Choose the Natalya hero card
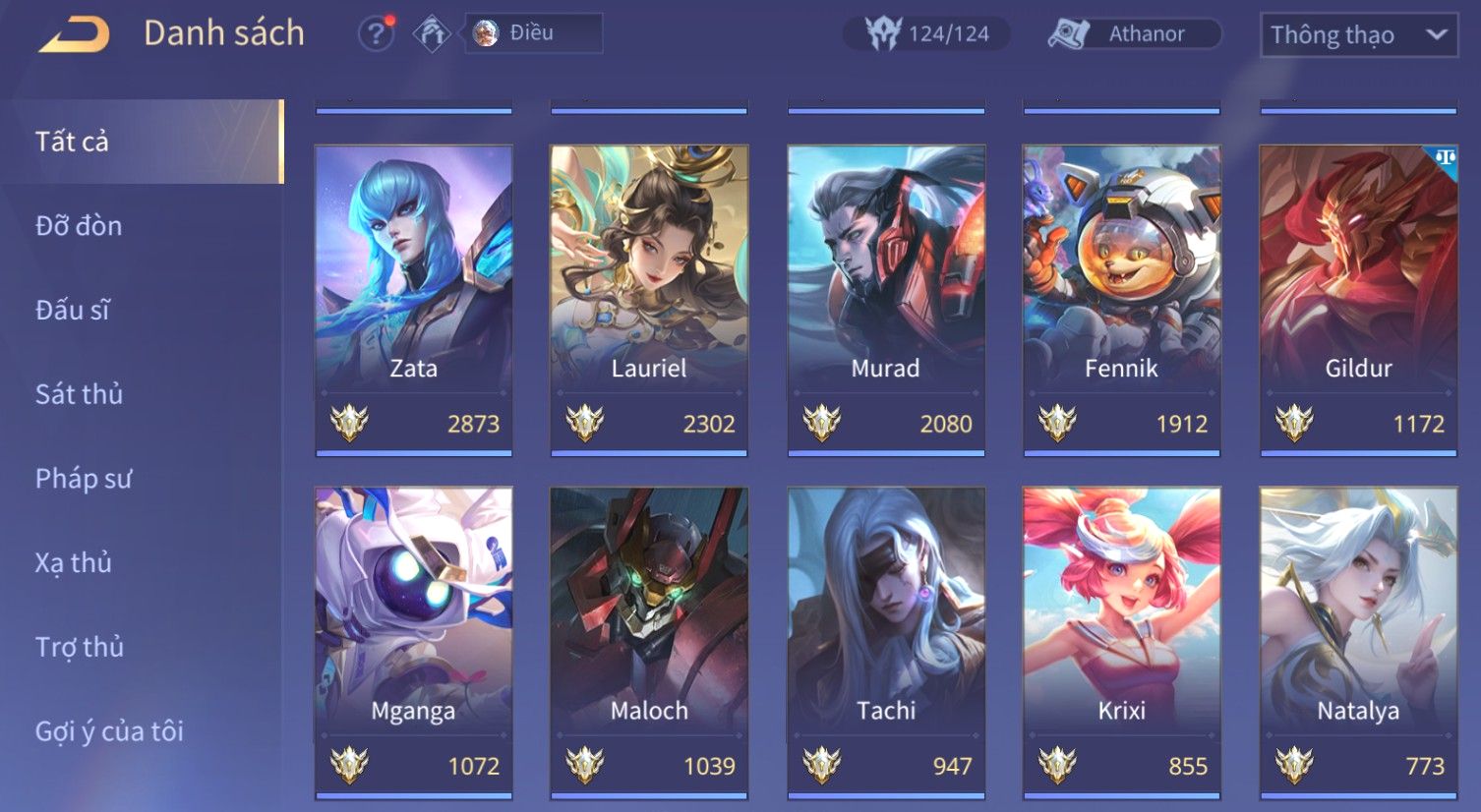 point(1358,641)
